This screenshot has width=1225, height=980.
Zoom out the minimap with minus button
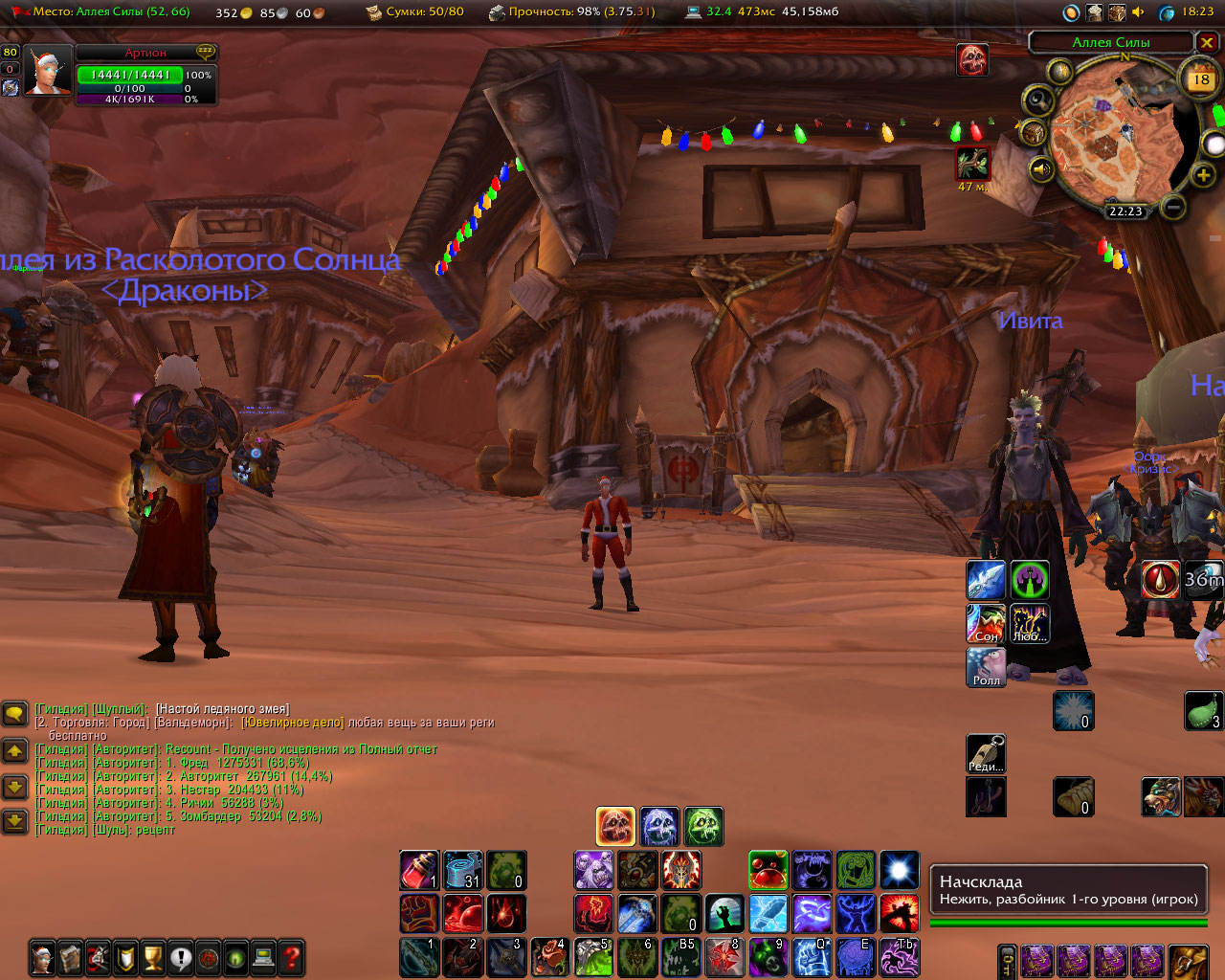point(1173,206)
